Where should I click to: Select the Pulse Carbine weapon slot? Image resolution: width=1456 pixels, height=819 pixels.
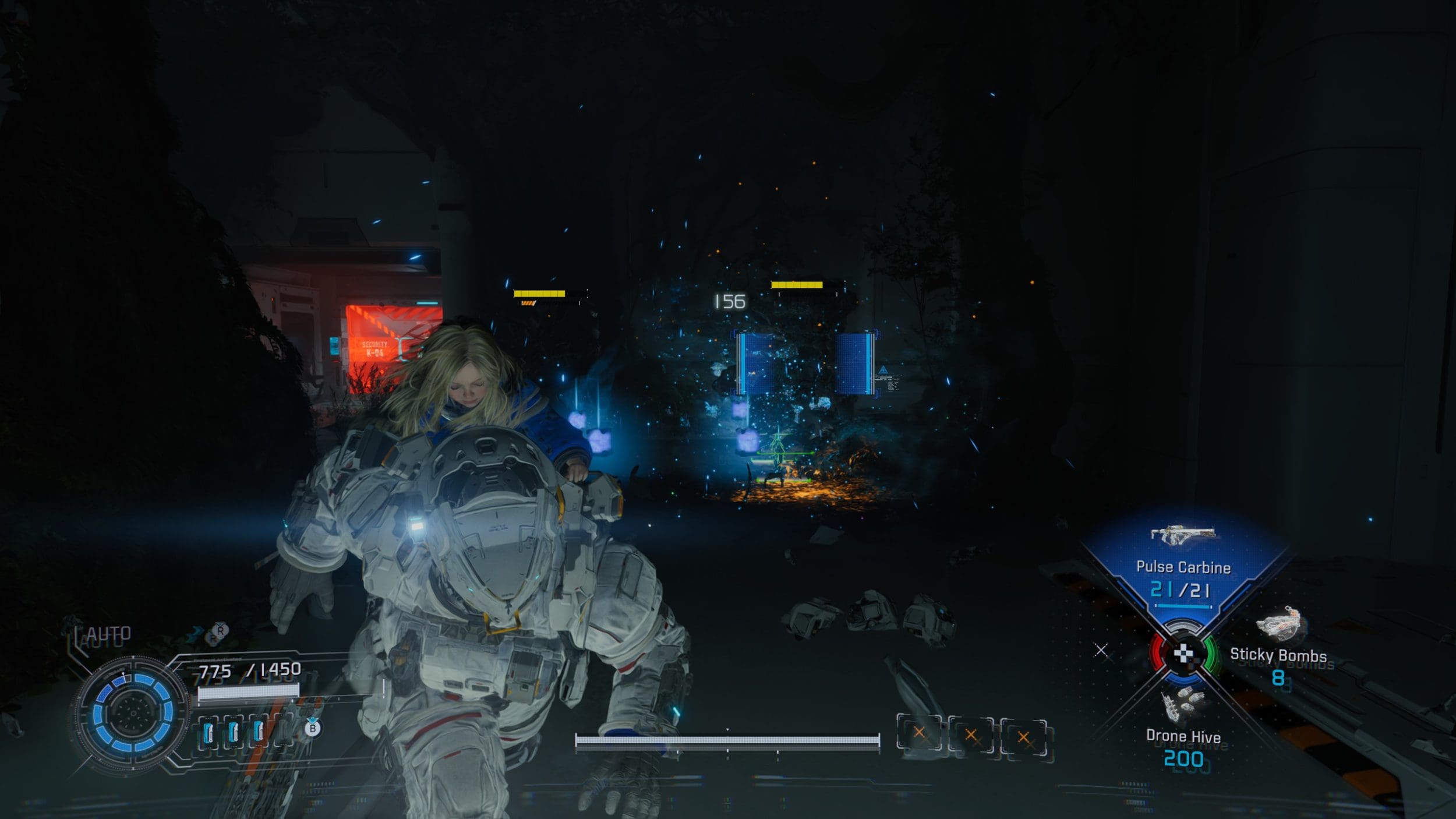(x=1183, y=567)
